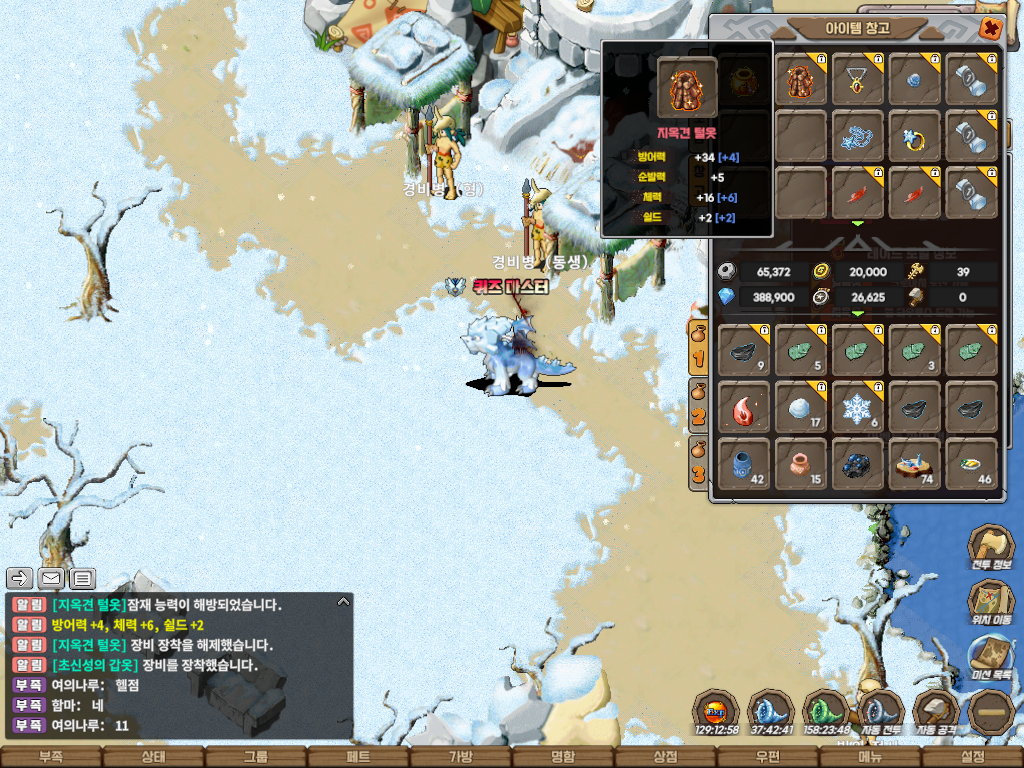Select the red gem necklace slot
1024x768 pixels.
pyautogui.click(x=858, y=79)
